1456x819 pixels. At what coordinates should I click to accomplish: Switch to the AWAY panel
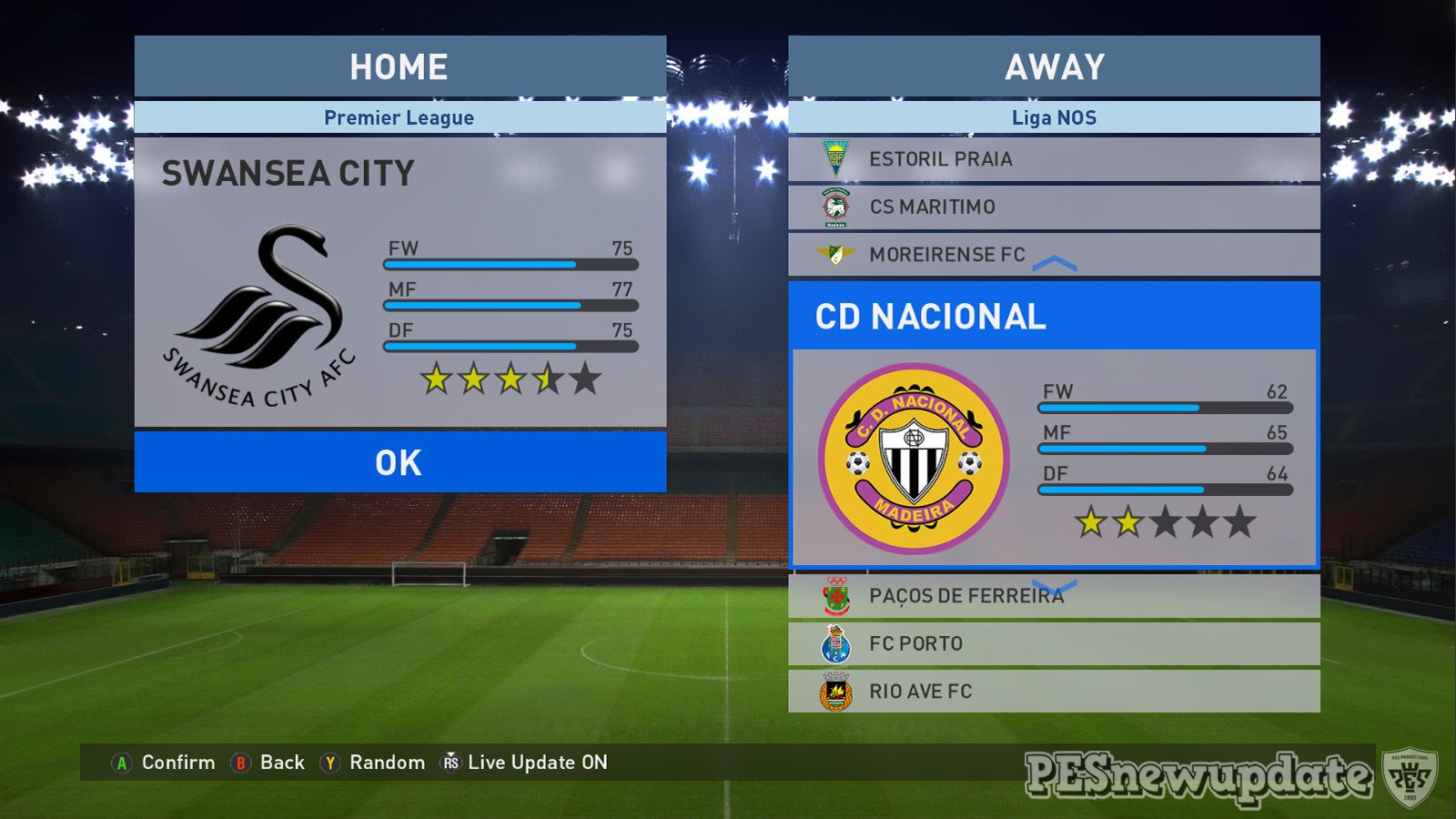tap(1053, 66)
